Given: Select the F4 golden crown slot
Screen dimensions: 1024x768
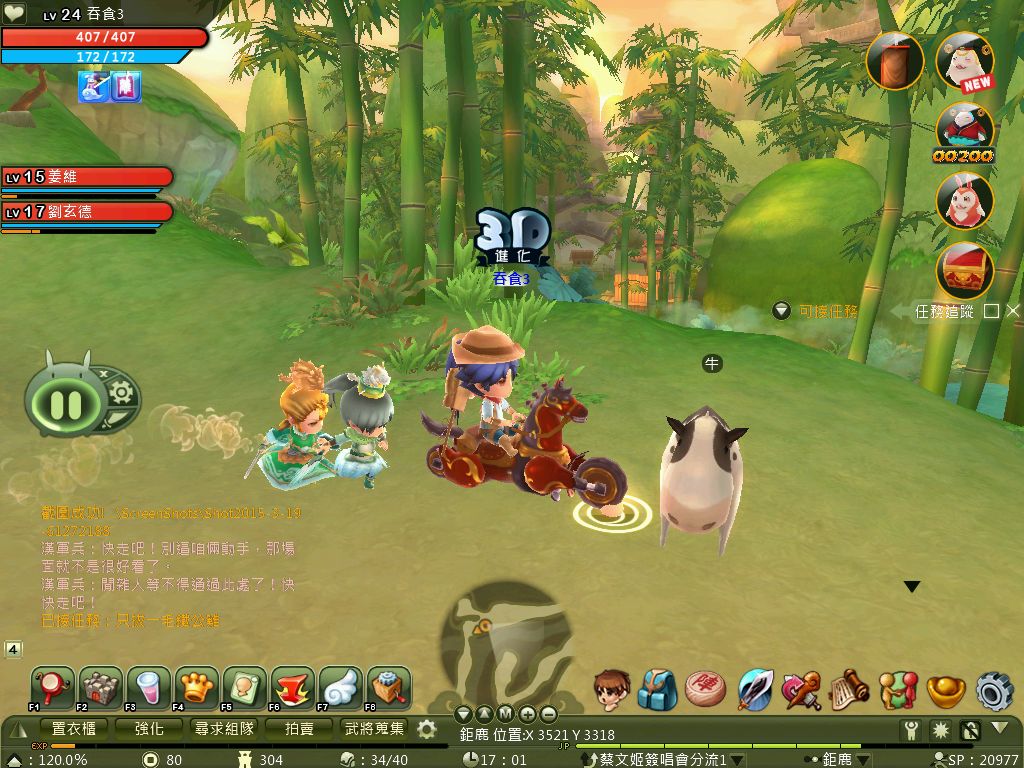Looking at the screenshot, I should (196, 688).
